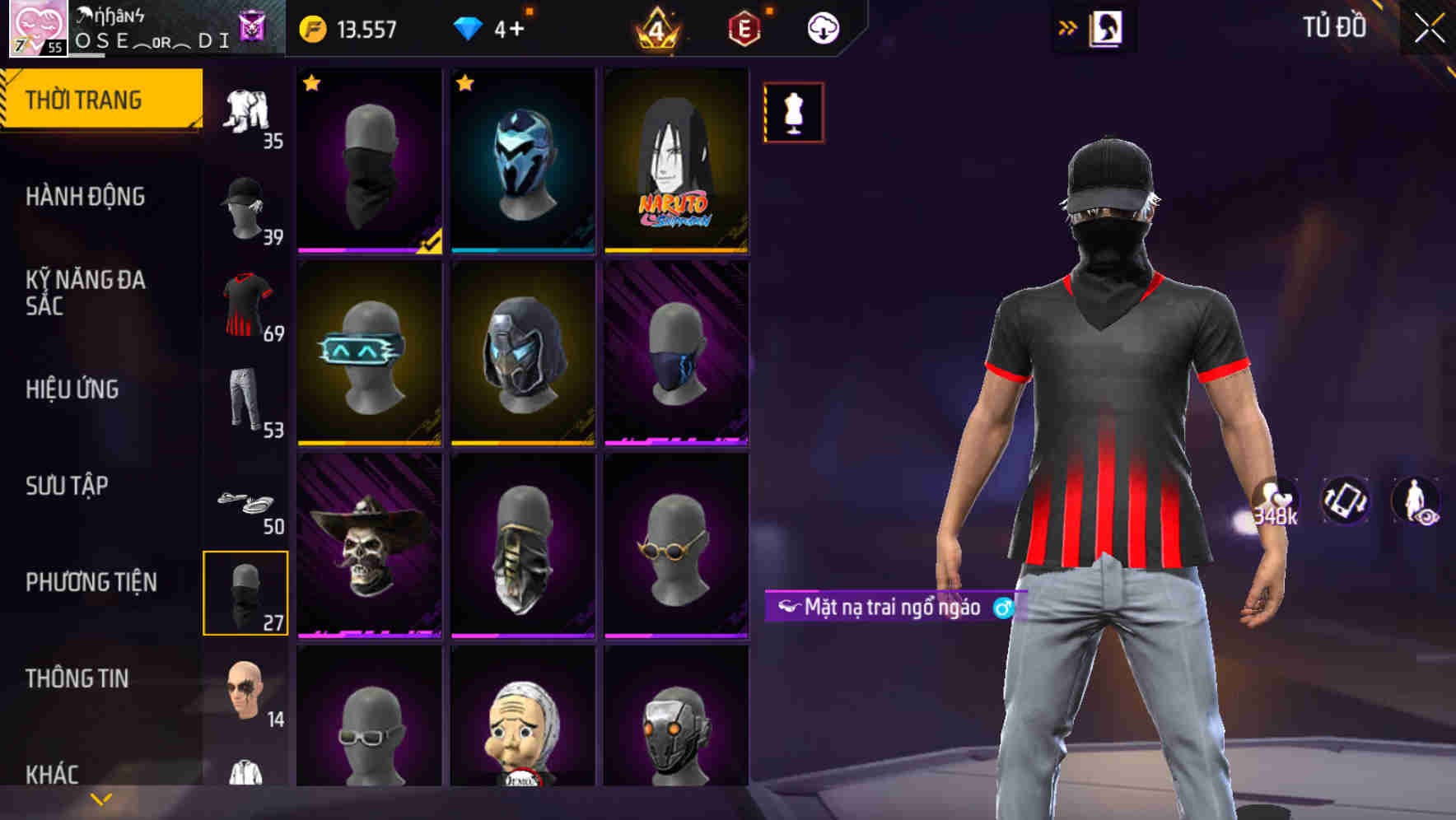The image size is (1456, 820).
Task: Open the cloud download icon in top bar
Action: 824,26
